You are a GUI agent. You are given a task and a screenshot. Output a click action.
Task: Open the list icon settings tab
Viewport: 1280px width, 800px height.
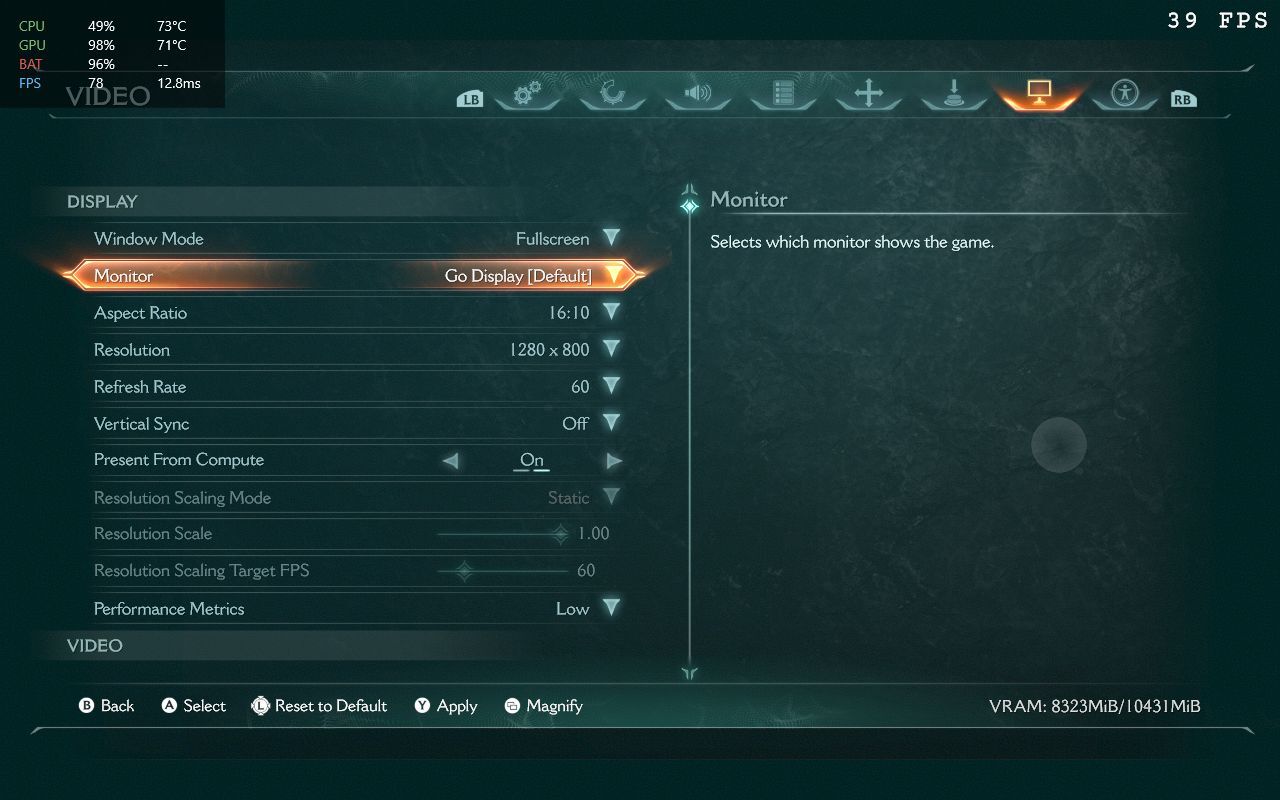(x=783, y=94)
